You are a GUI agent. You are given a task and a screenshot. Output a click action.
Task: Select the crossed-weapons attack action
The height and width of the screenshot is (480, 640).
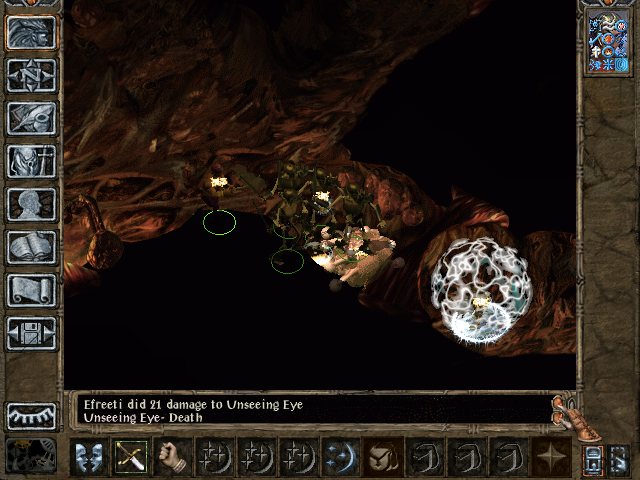tap(131, 456)
